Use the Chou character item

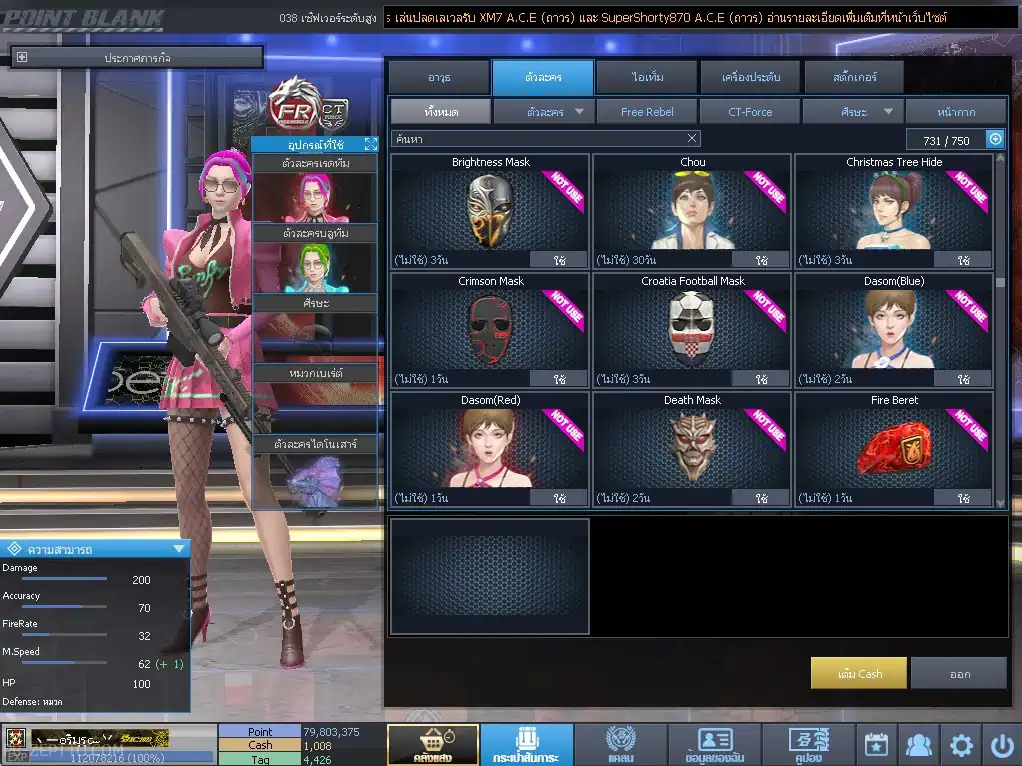761,260
